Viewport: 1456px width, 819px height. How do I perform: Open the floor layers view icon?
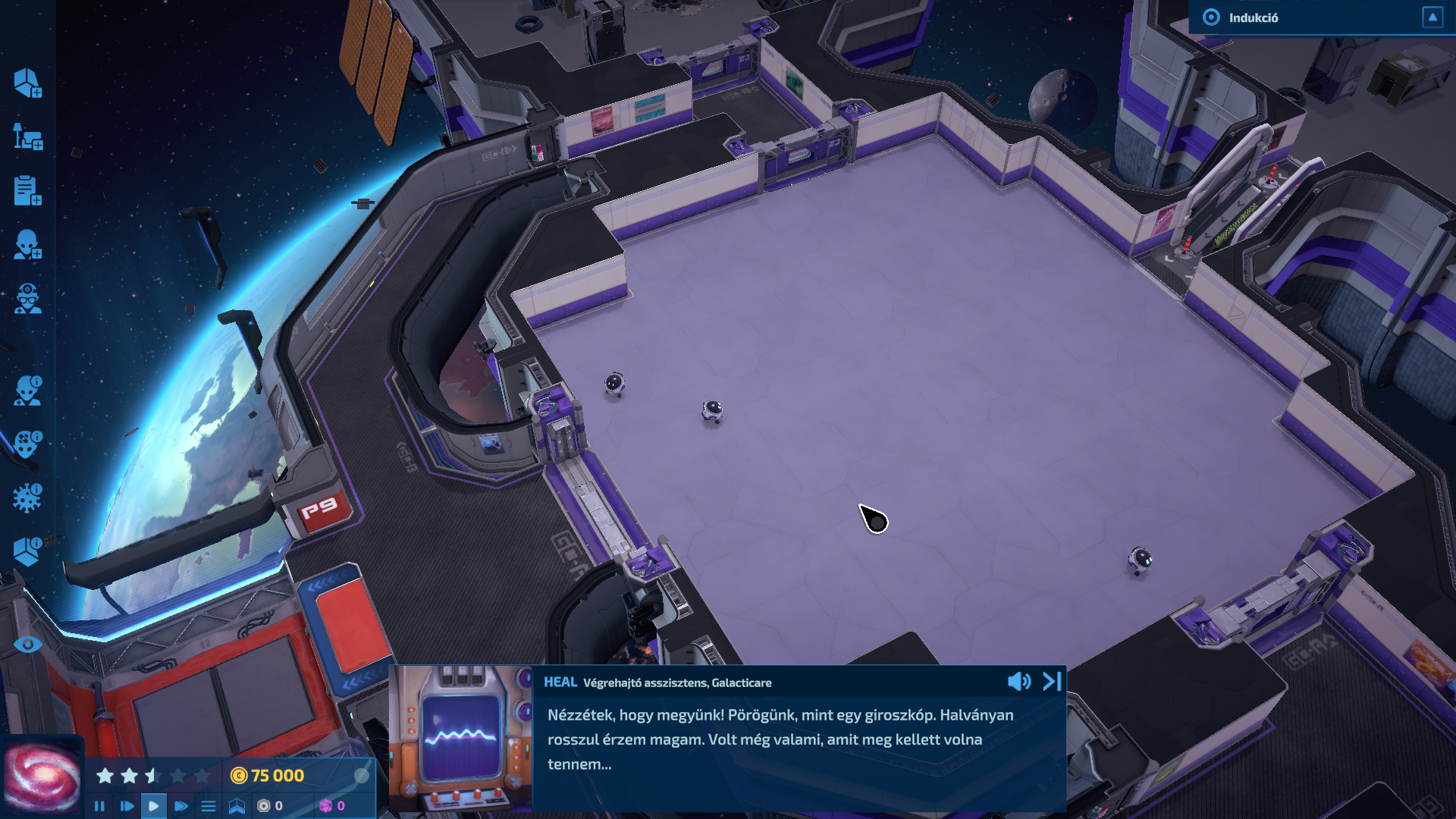point(237,806)
